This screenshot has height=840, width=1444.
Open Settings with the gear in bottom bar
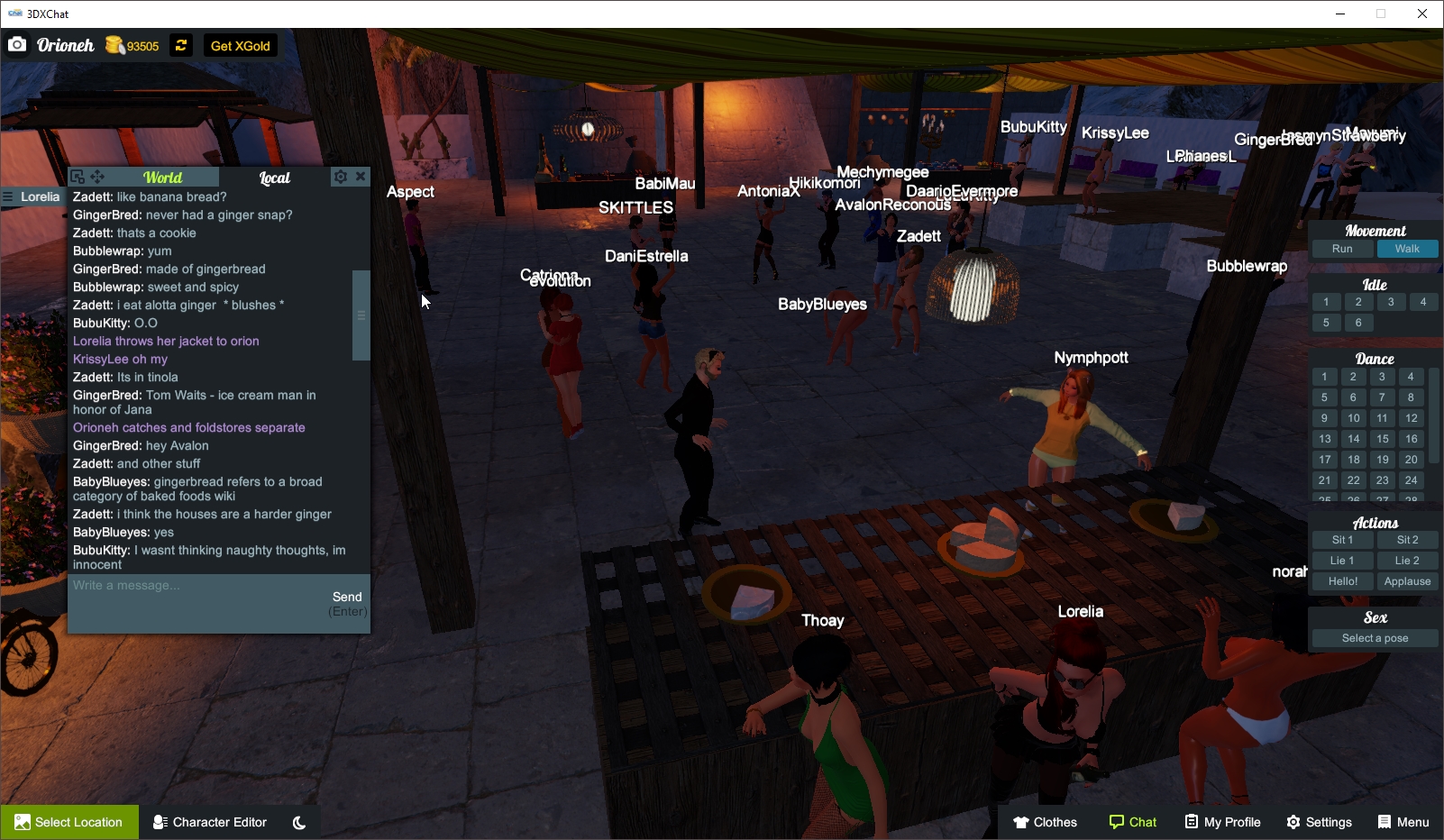click(x=1319, y=821)
